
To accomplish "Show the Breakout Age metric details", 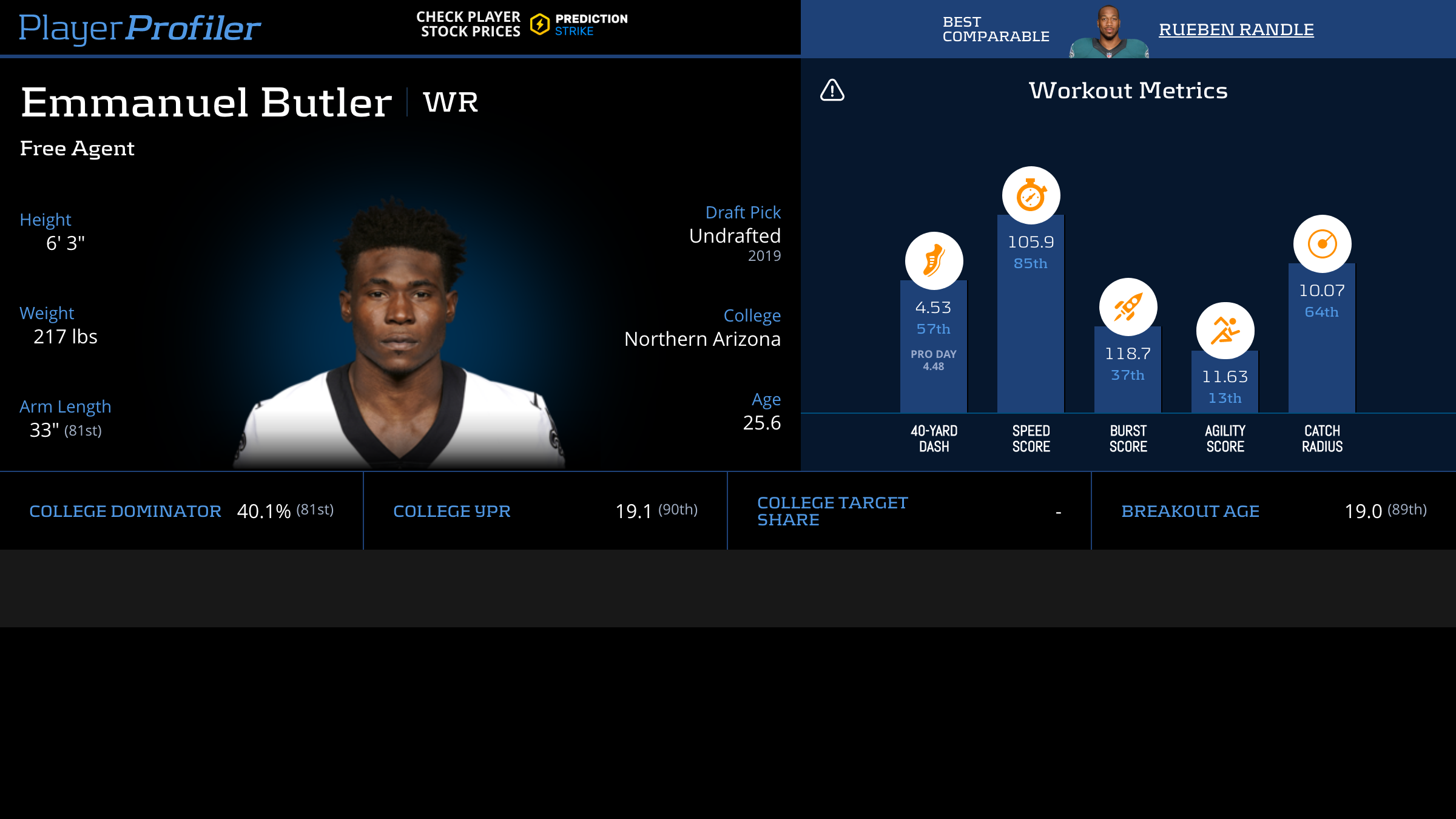I will coord(1190,511).
